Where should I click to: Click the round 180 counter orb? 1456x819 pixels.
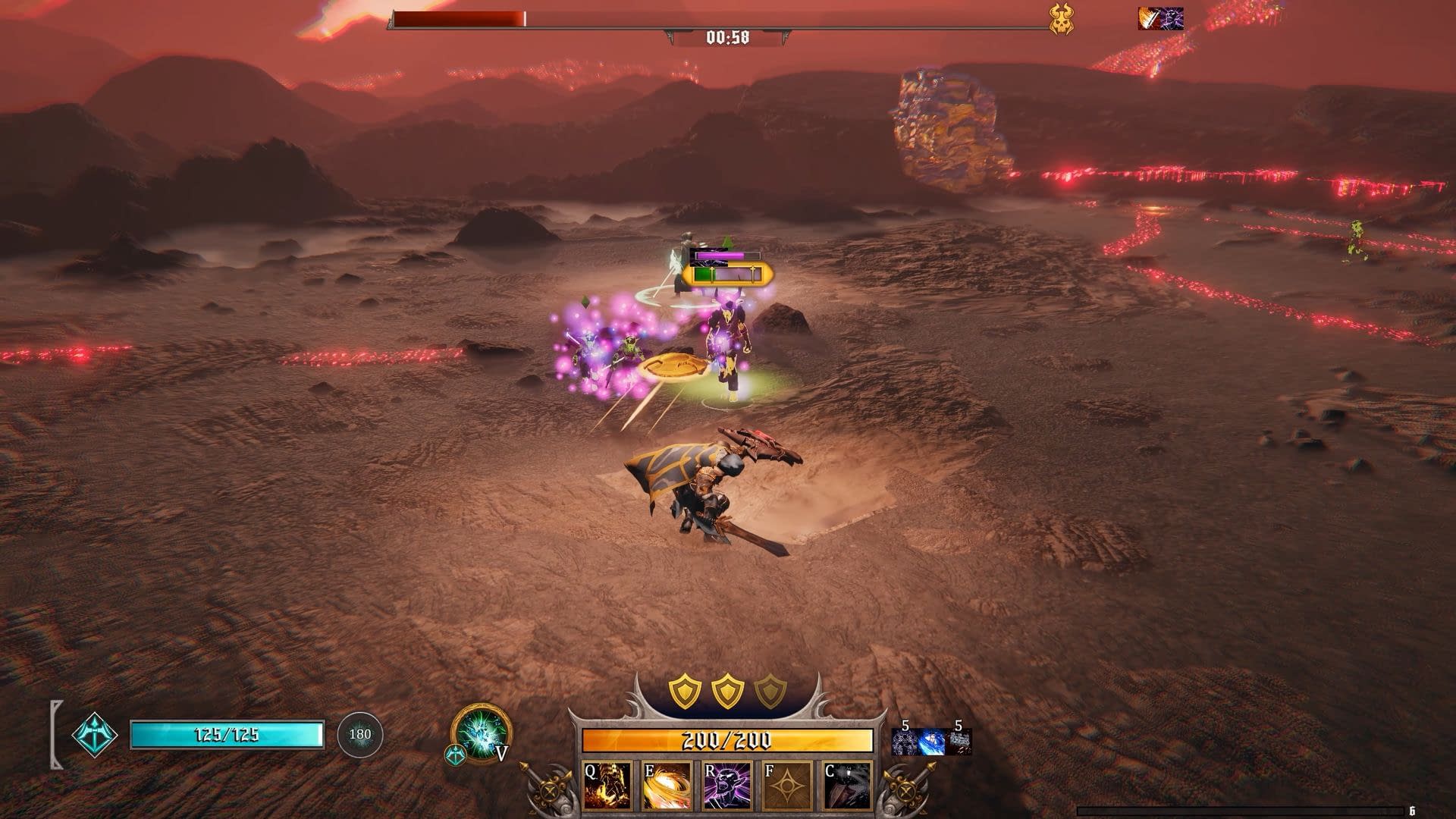359,734
